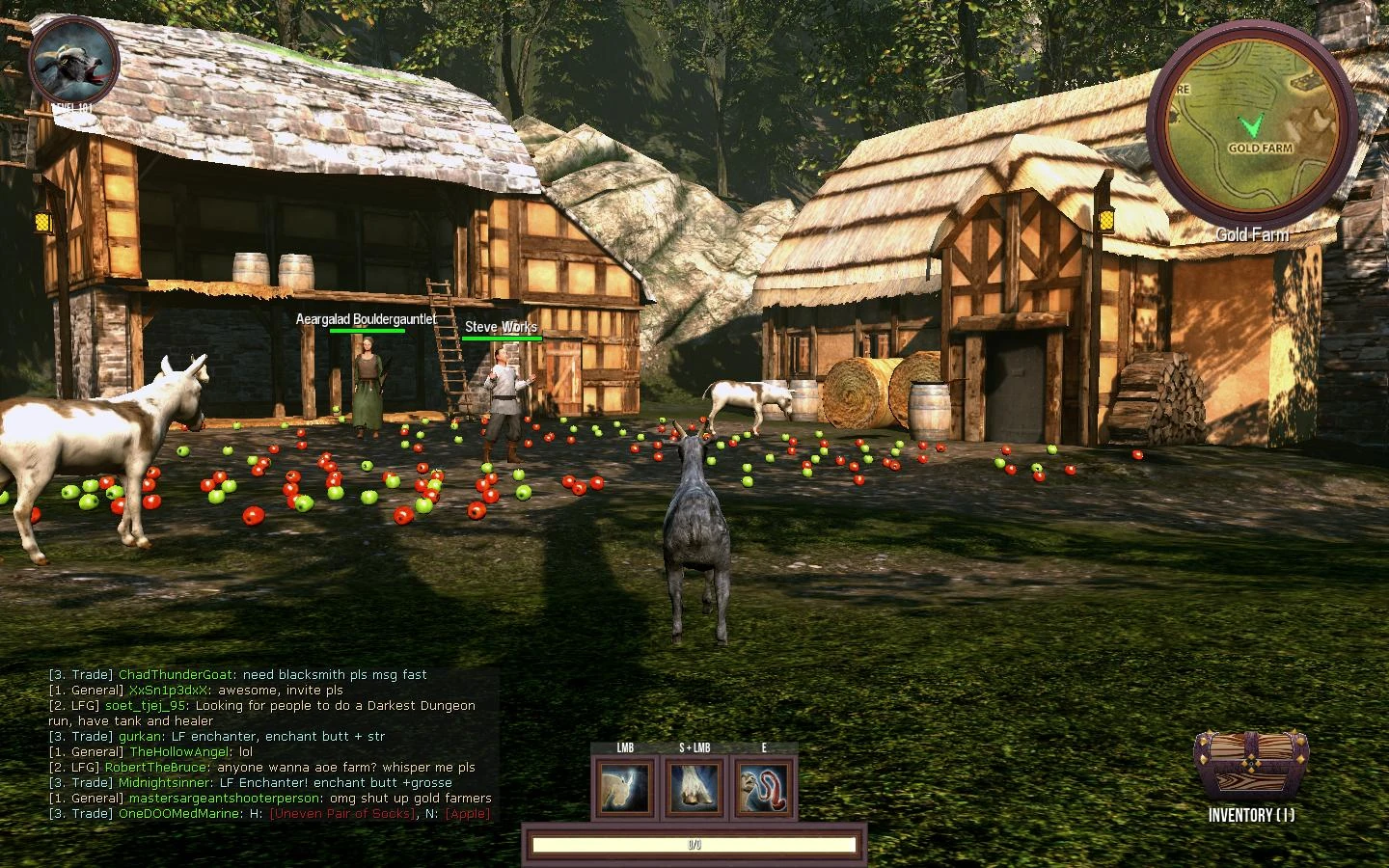Choose Midnightsinner's name in Trade chat
The height and width of the screenshot is (868, 1389).
165,783
